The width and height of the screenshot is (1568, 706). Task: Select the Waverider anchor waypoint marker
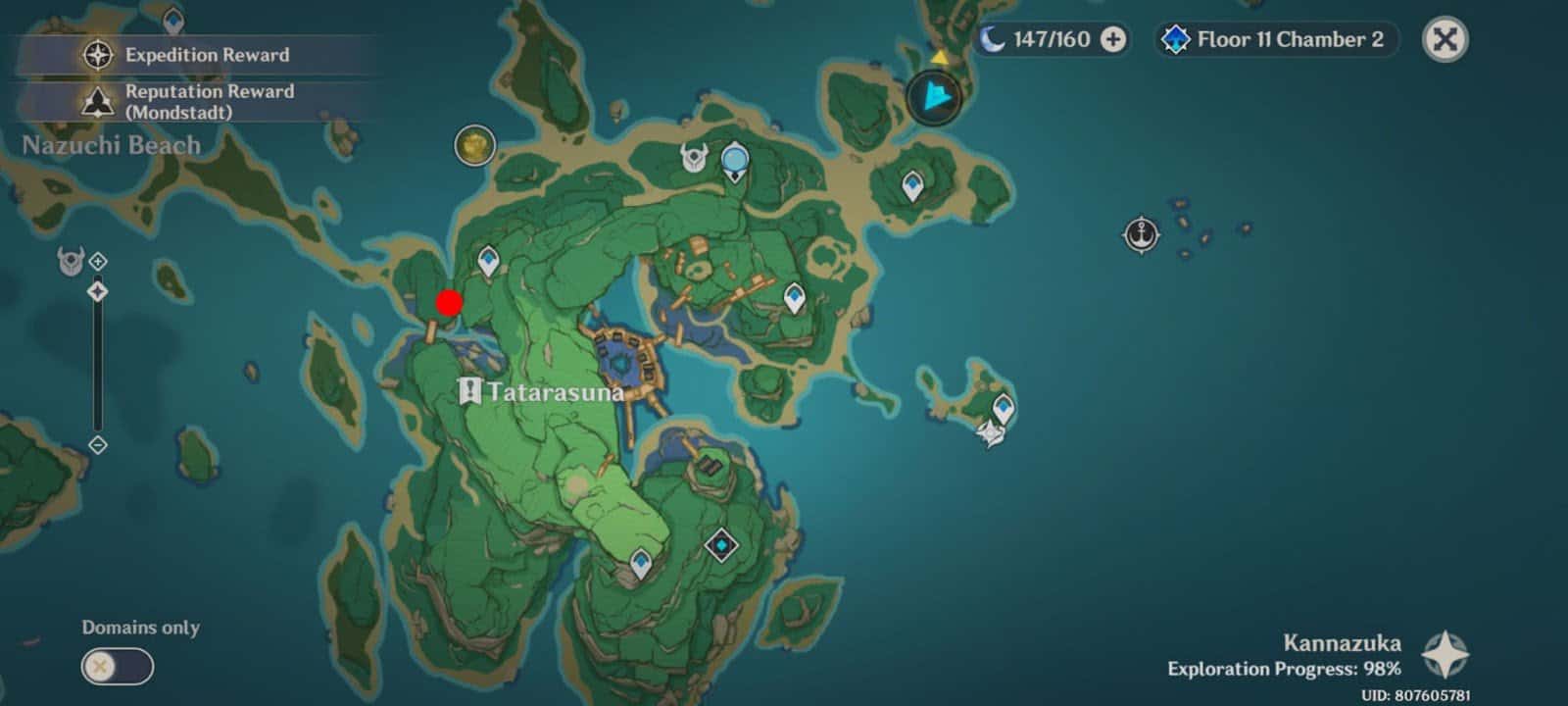point(1141,235)
